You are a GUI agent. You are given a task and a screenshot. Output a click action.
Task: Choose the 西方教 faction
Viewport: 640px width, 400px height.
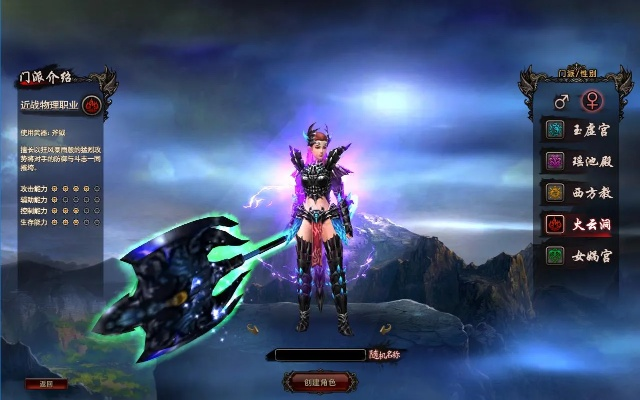tap(578, 192)
